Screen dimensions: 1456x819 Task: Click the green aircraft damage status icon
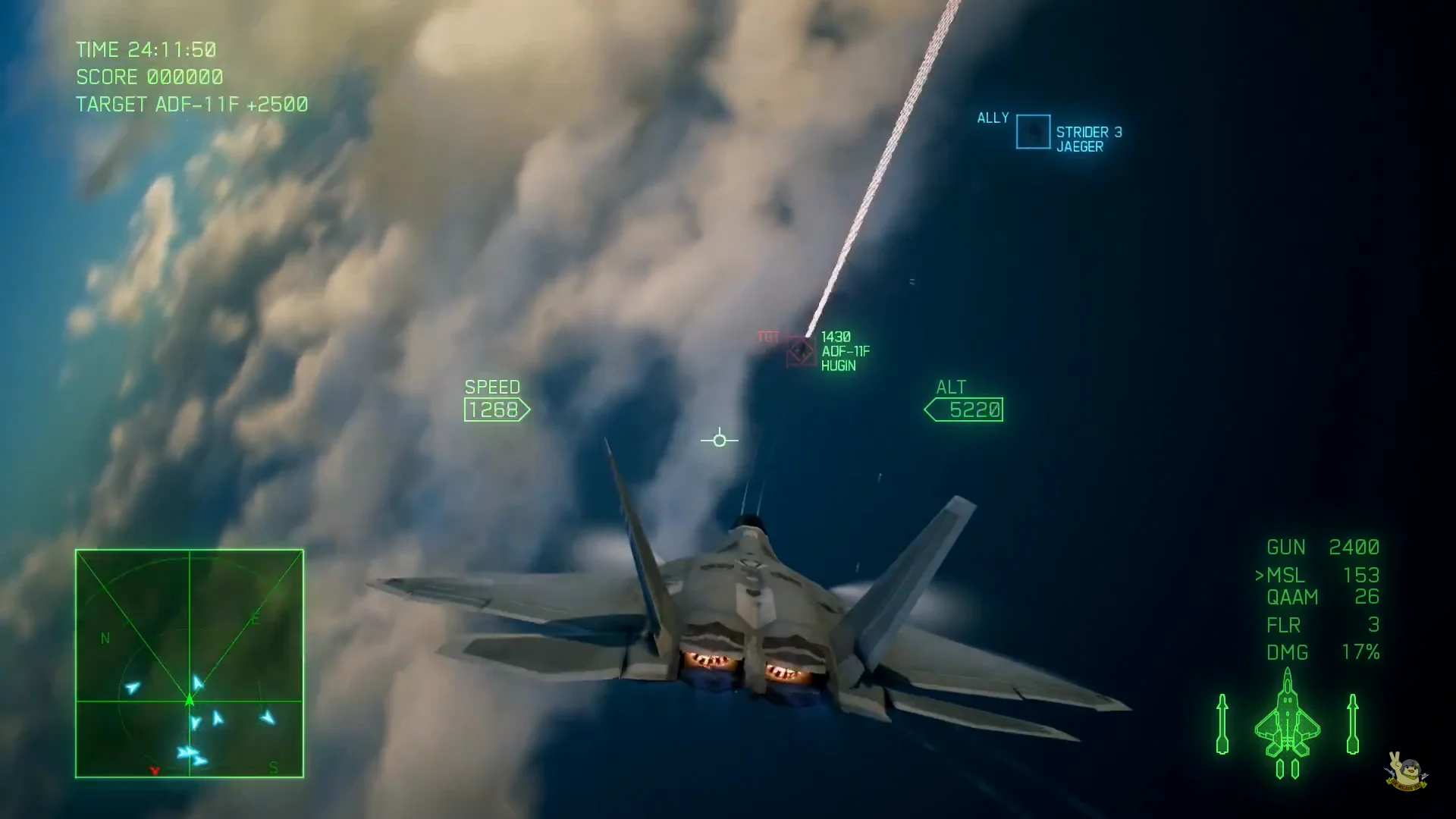tap(1288, 724)
